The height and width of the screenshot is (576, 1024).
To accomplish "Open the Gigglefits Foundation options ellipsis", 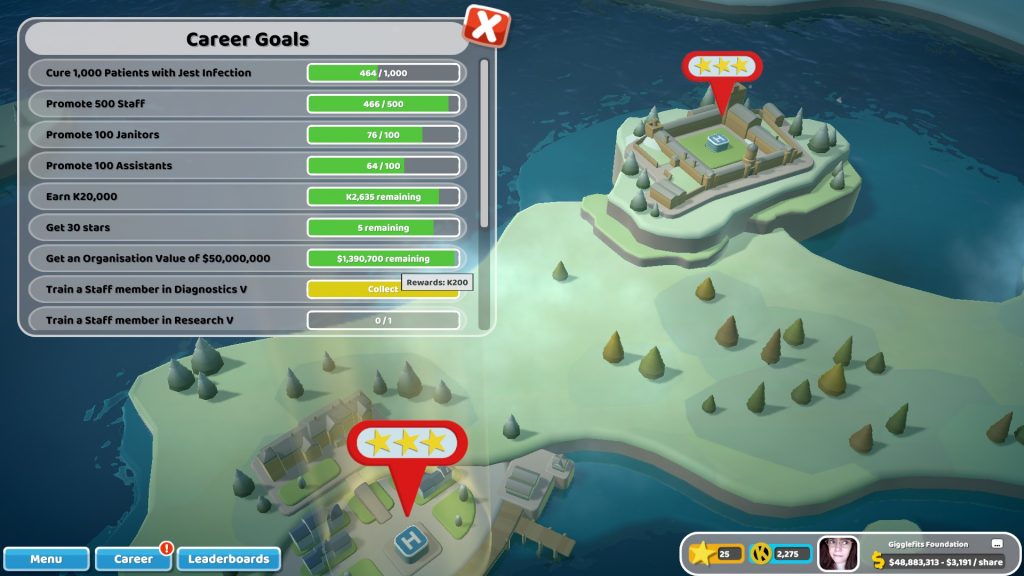I will tap(997, 544).
